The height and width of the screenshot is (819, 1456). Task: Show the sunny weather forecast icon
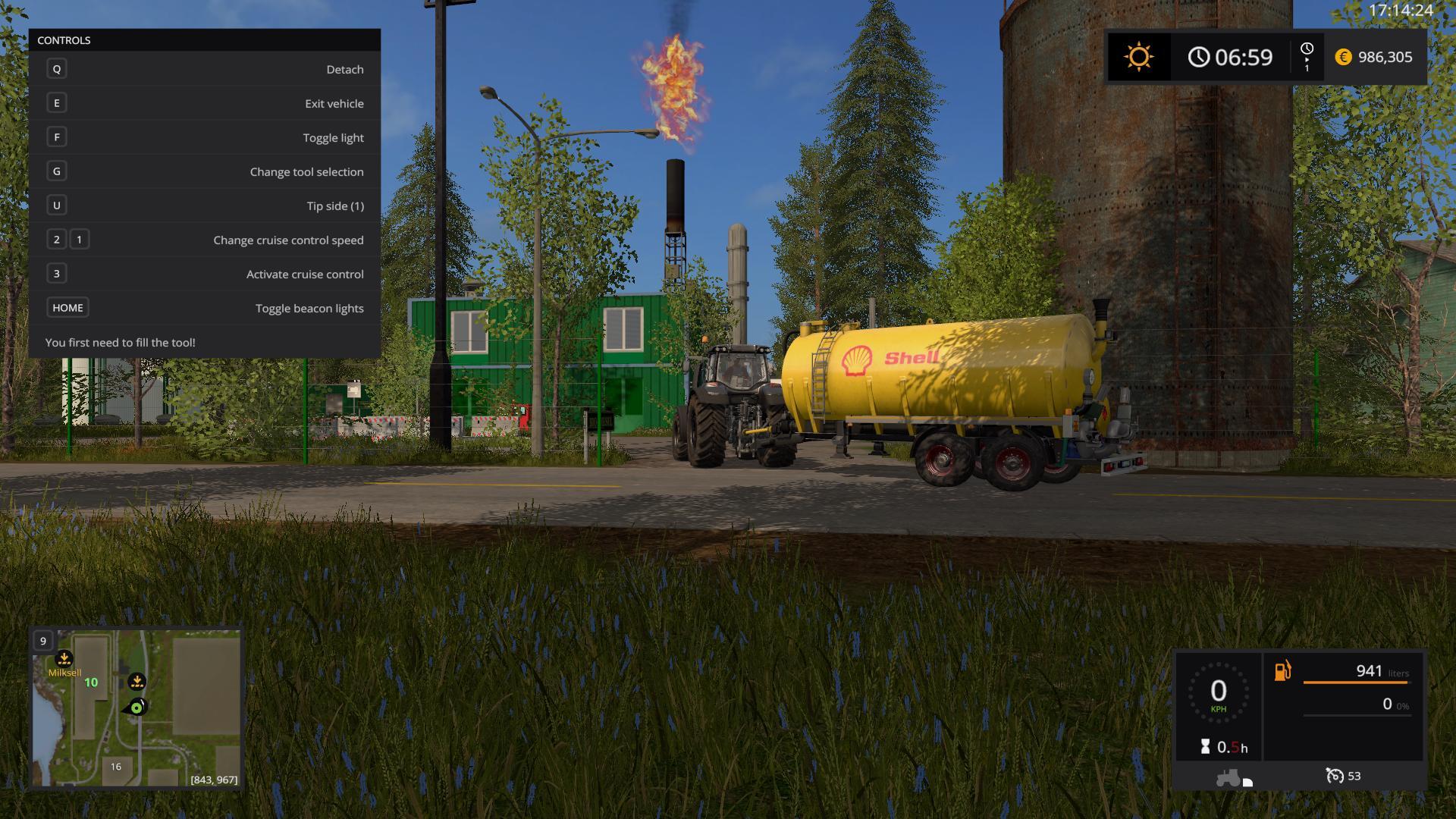(x=1138, y=57)
